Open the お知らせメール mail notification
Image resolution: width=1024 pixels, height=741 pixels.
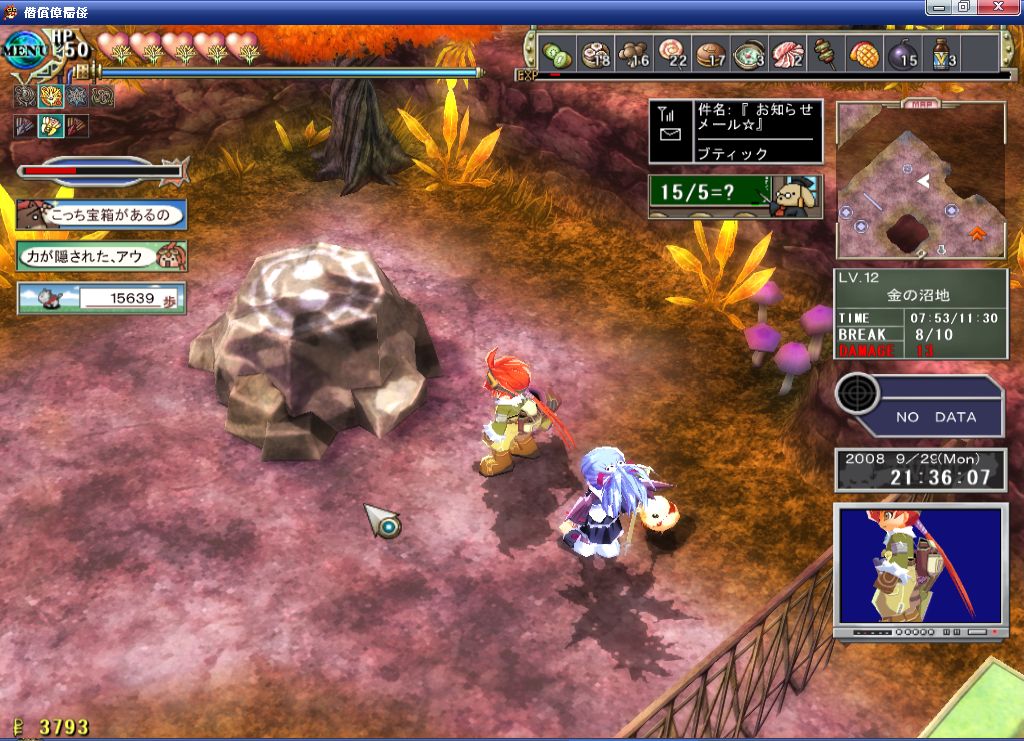(x=735, y=131)
